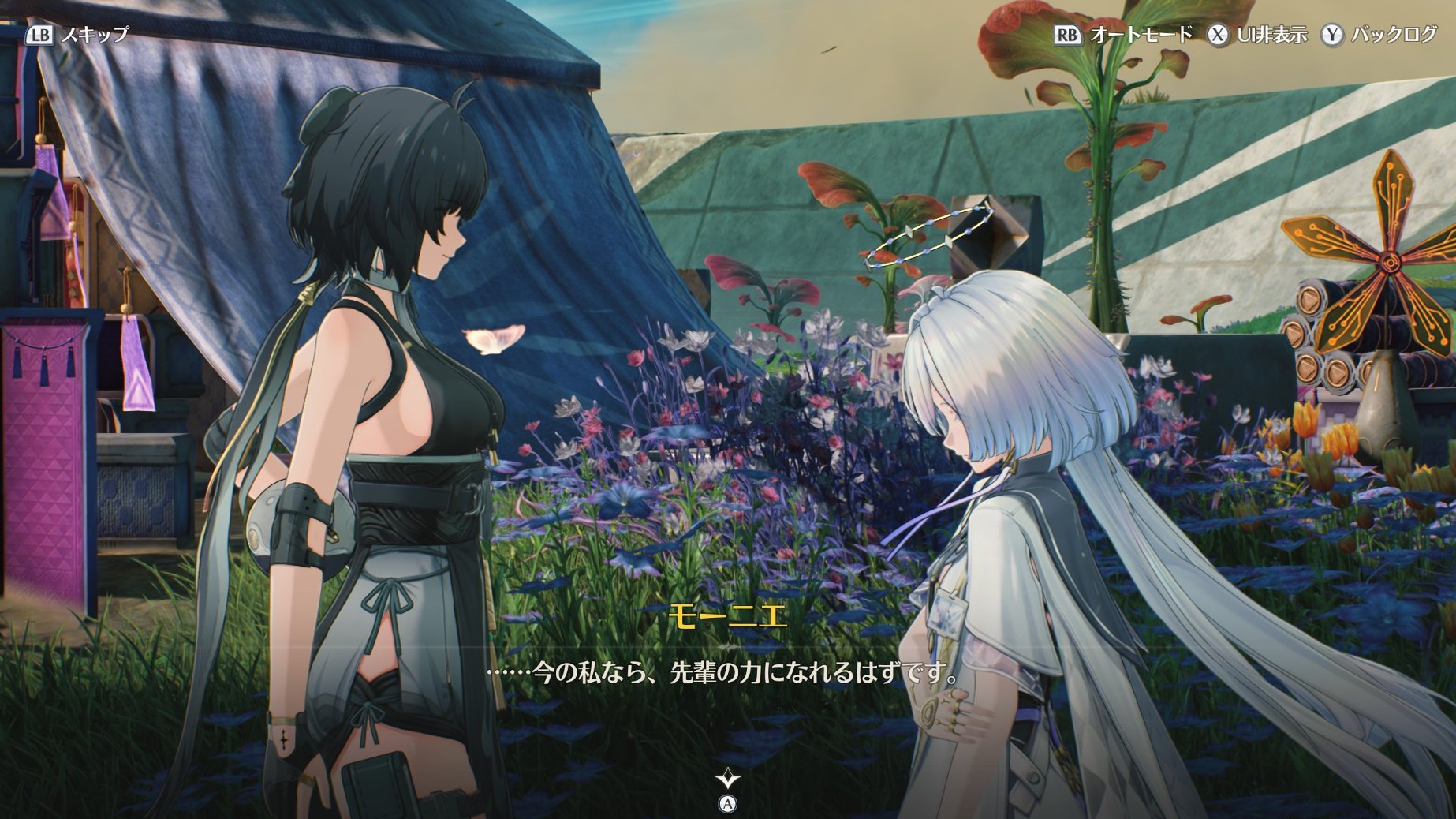Skip the cutscene via スキップ label

click(x=94, y=35)
